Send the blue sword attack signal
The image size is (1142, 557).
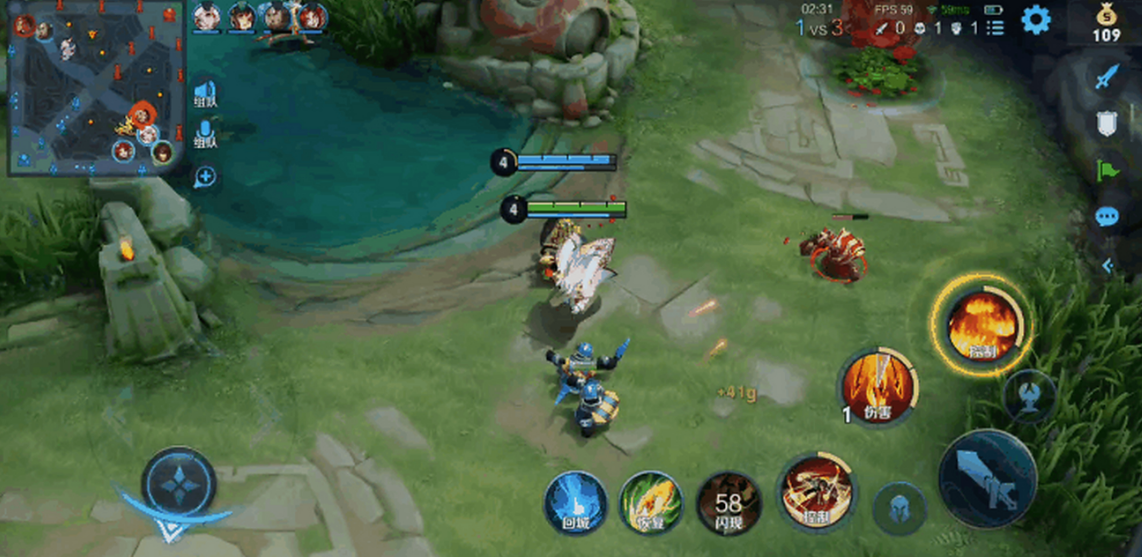[x=1106, y=77]
